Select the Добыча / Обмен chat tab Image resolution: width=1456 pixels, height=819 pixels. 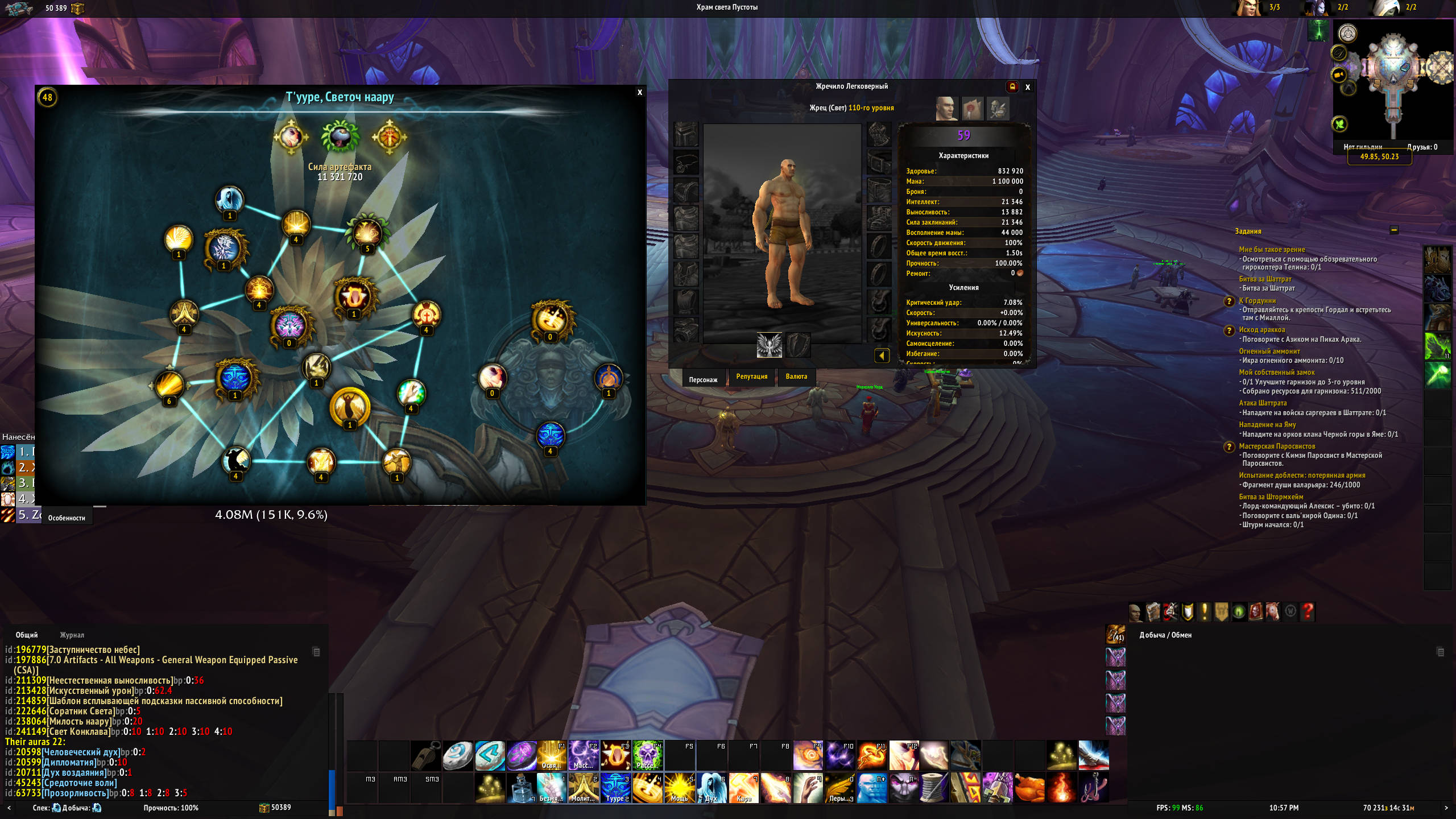click(x=1165, y=635)
